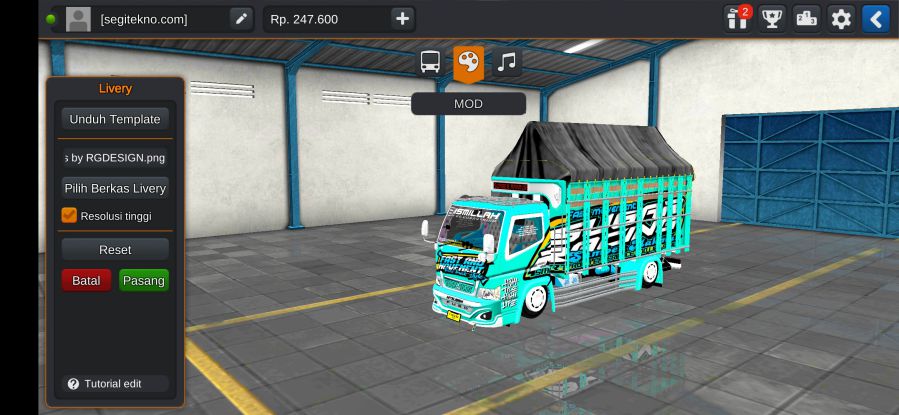Open the music note tab
The image size is (899, 415).
click(x=507, y=63)
